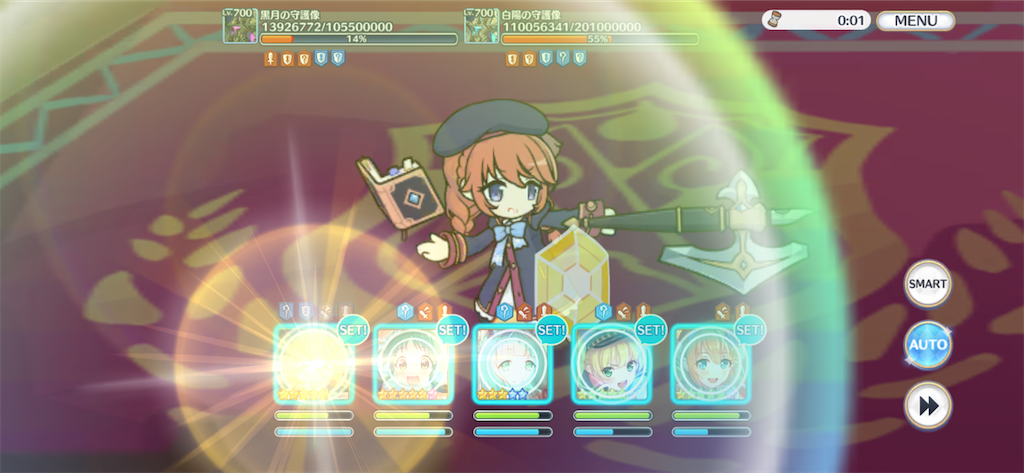Activate the fast-forward speed button
This screenshot has width=1024, height=473.
(x=927, y=406)
